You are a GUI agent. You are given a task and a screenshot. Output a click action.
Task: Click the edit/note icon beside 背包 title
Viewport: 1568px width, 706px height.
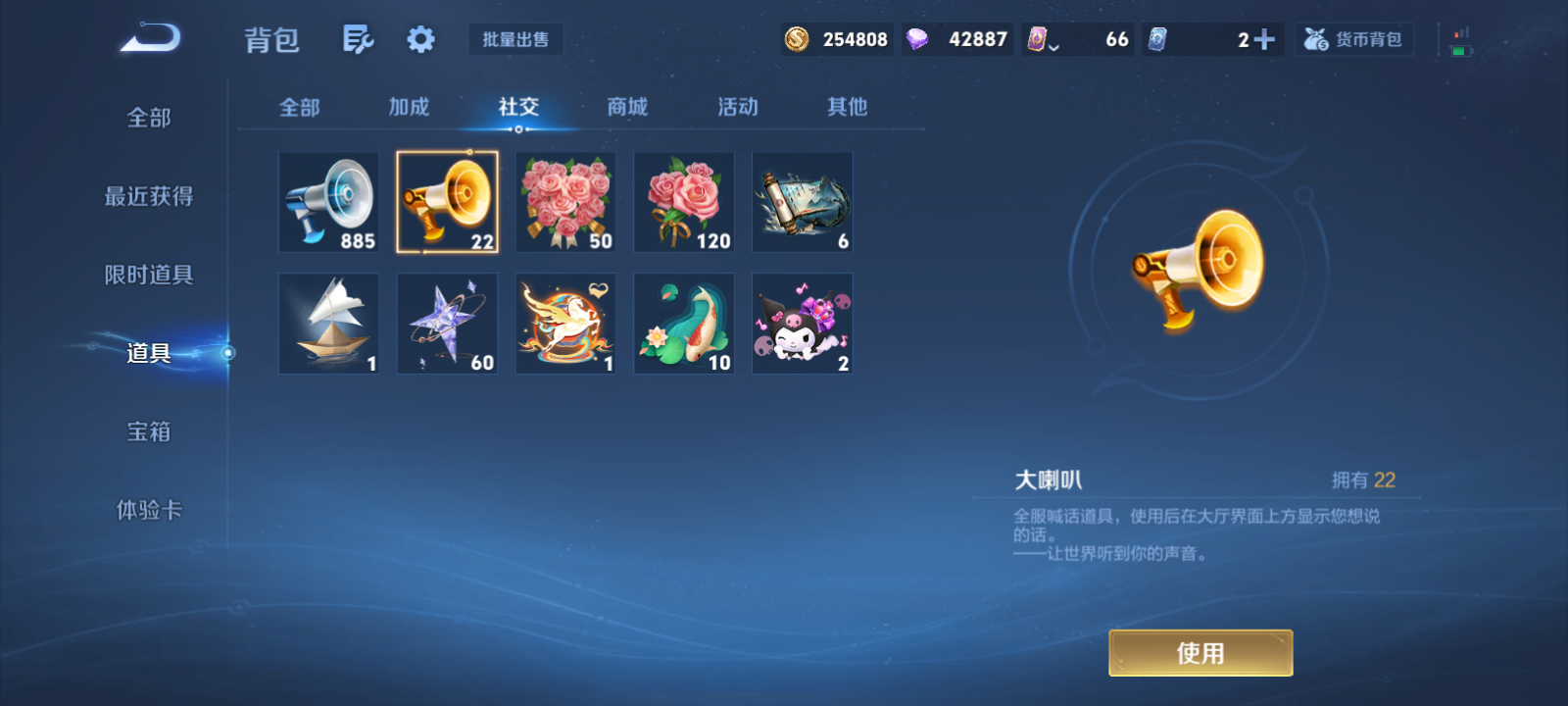point(357,37)
